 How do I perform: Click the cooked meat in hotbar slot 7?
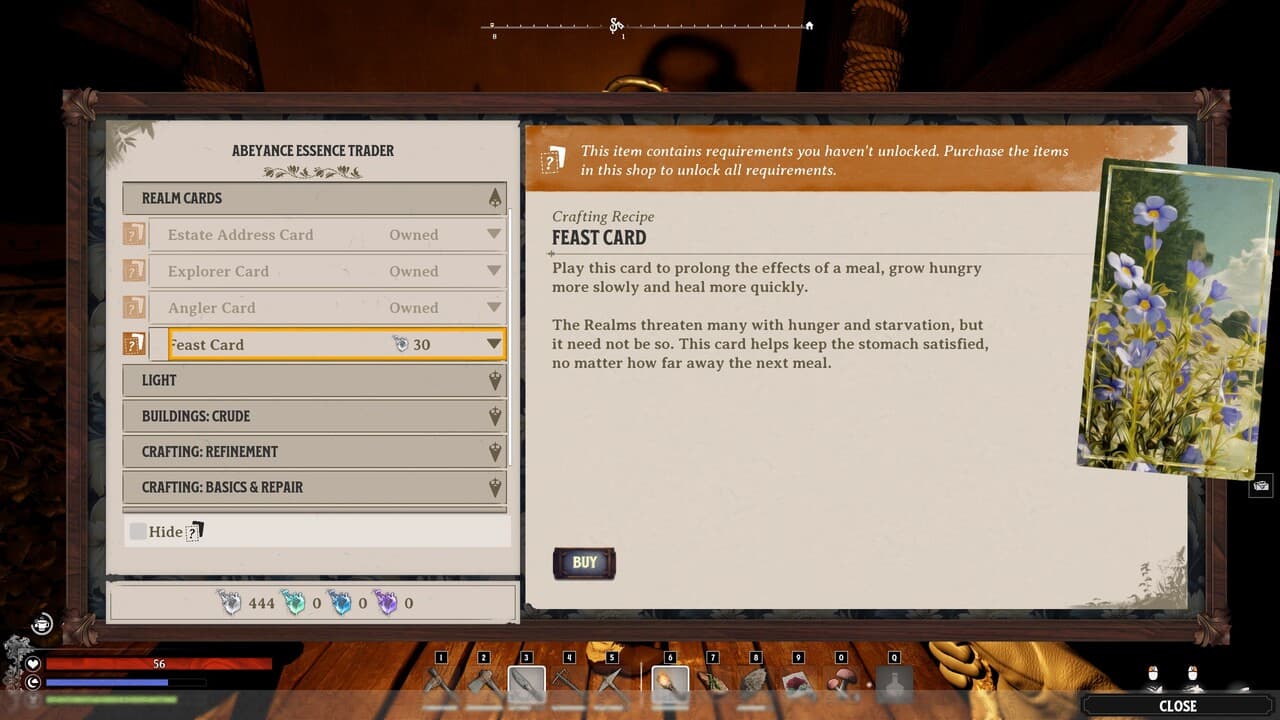[712, 683]
